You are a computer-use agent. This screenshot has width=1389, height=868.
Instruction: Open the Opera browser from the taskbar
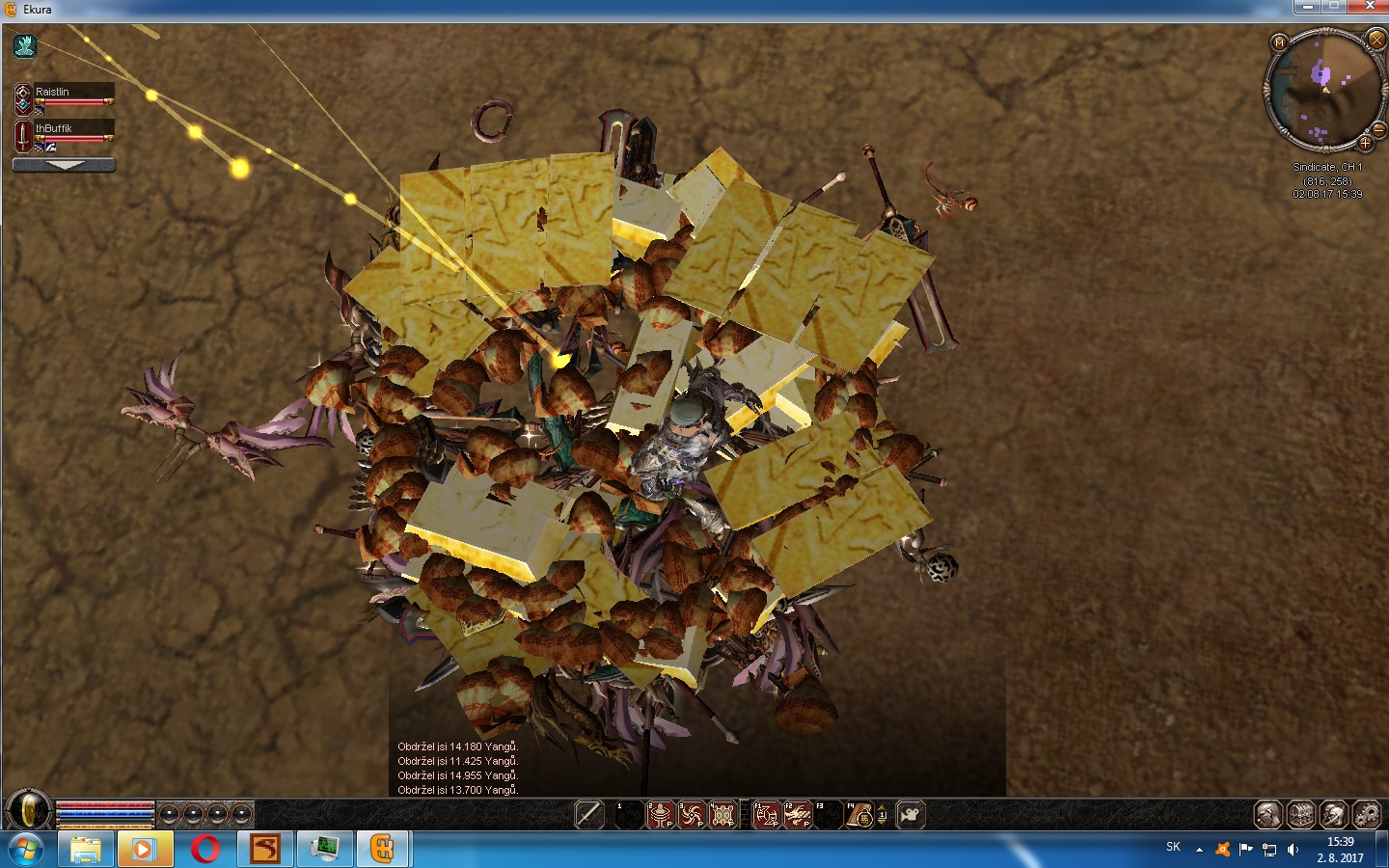(x=204, y=850)
